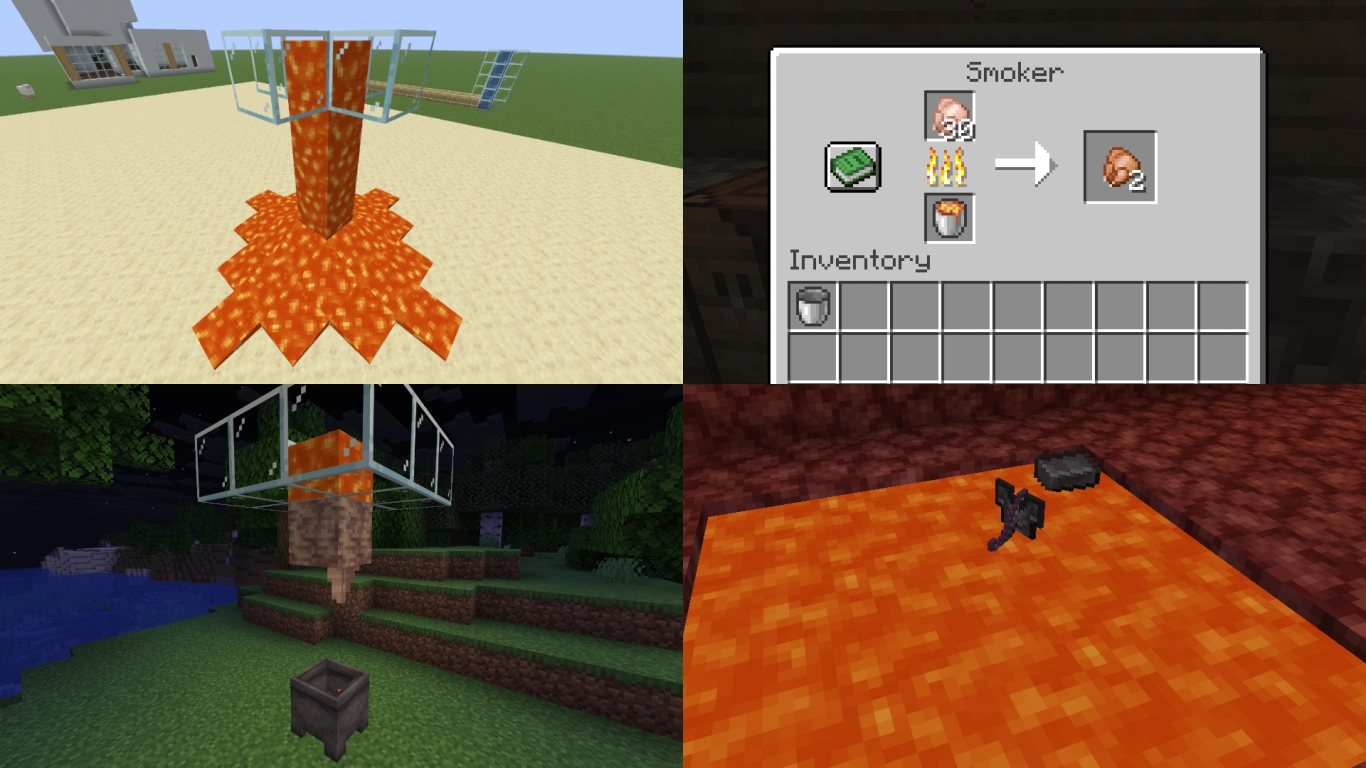Click the Smoker title text
1366x768 pixels.
1013,72
